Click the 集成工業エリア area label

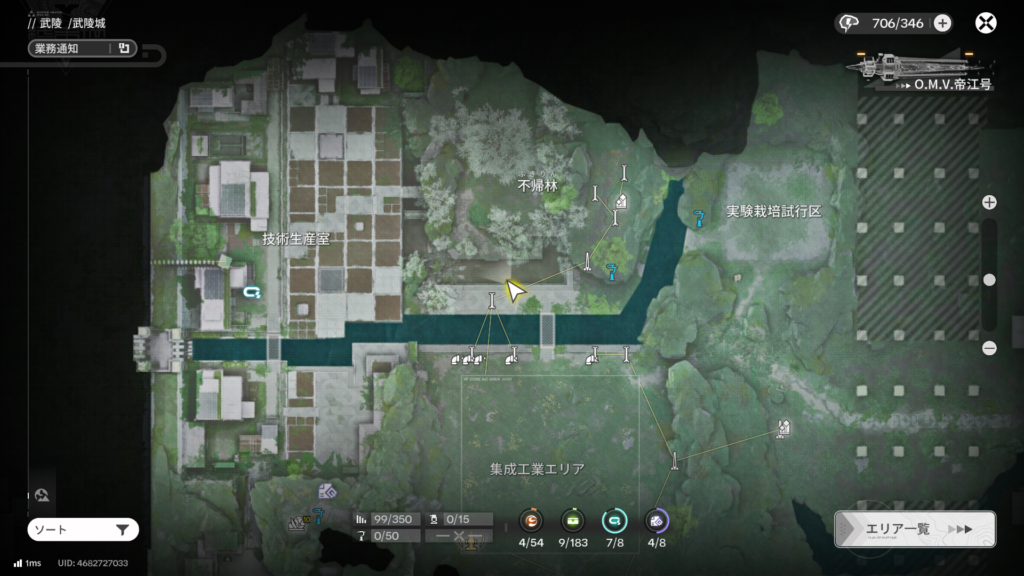(x=537, y=469)
